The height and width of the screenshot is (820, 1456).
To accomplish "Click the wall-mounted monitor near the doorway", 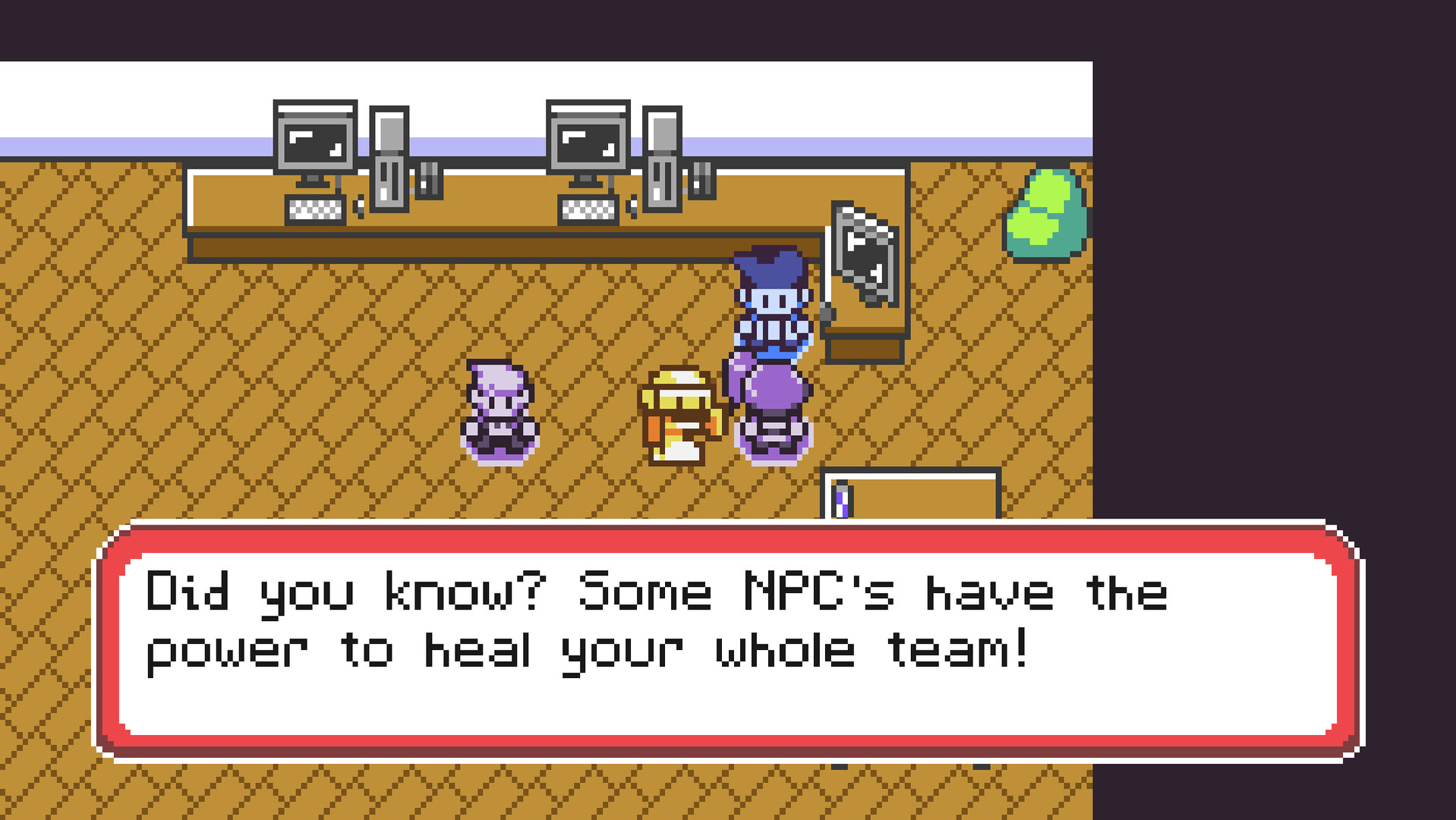I will pos(864,251).
